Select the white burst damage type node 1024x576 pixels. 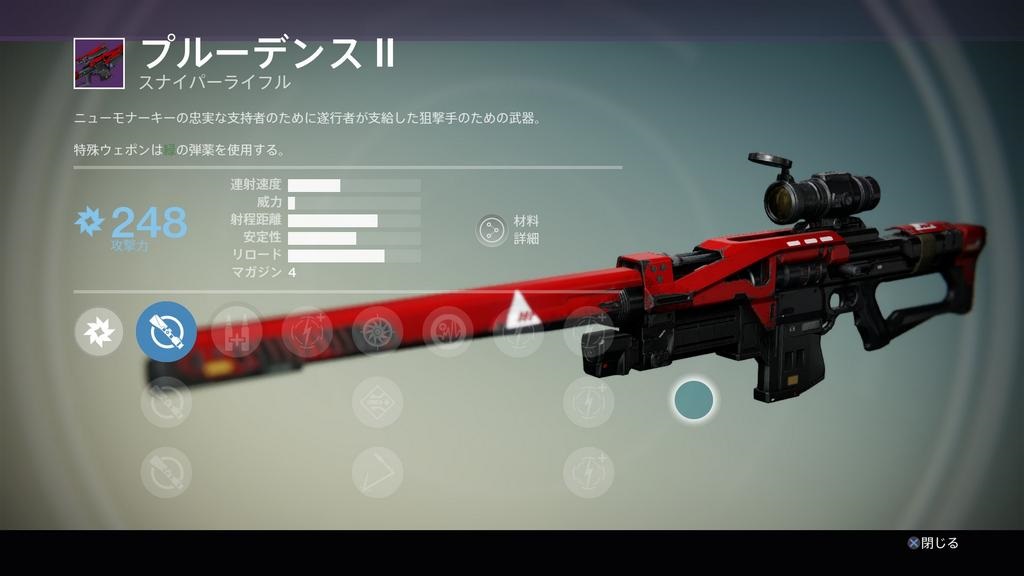tap(99, 331)
